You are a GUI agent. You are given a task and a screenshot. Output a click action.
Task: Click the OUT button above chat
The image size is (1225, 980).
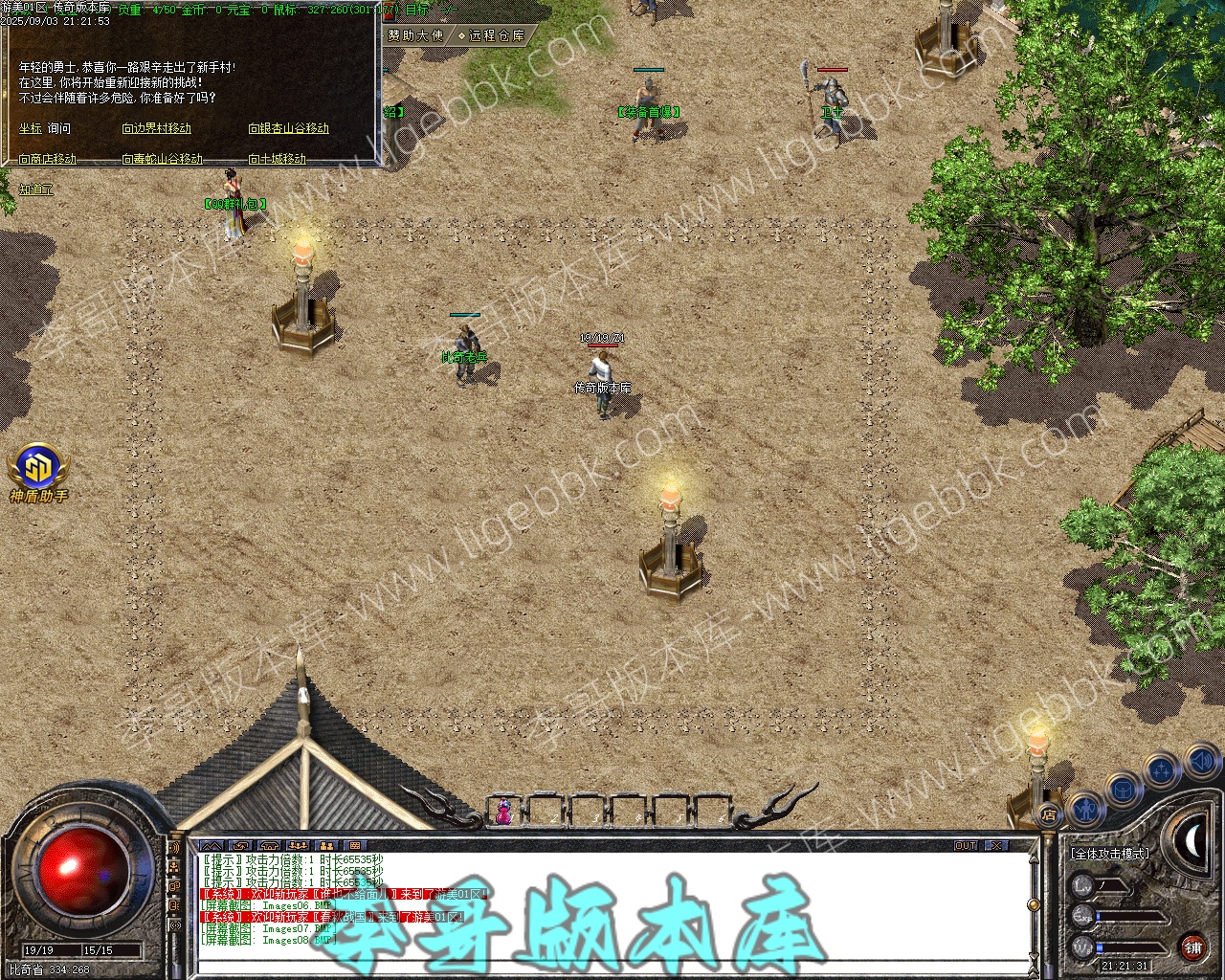pos(966,846)
